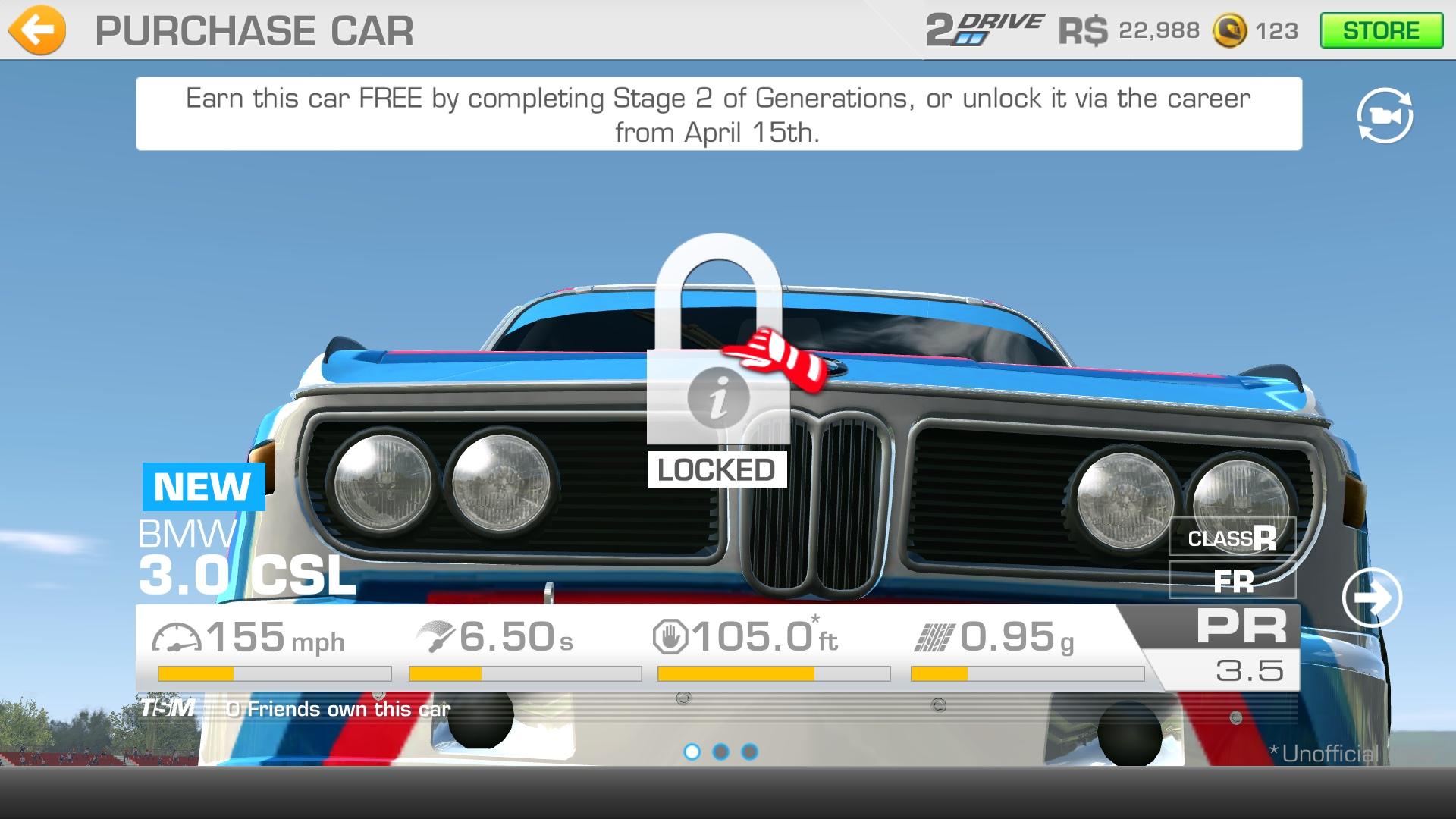
Task: Tap the LOCKED label
Action: click(716, 470)
